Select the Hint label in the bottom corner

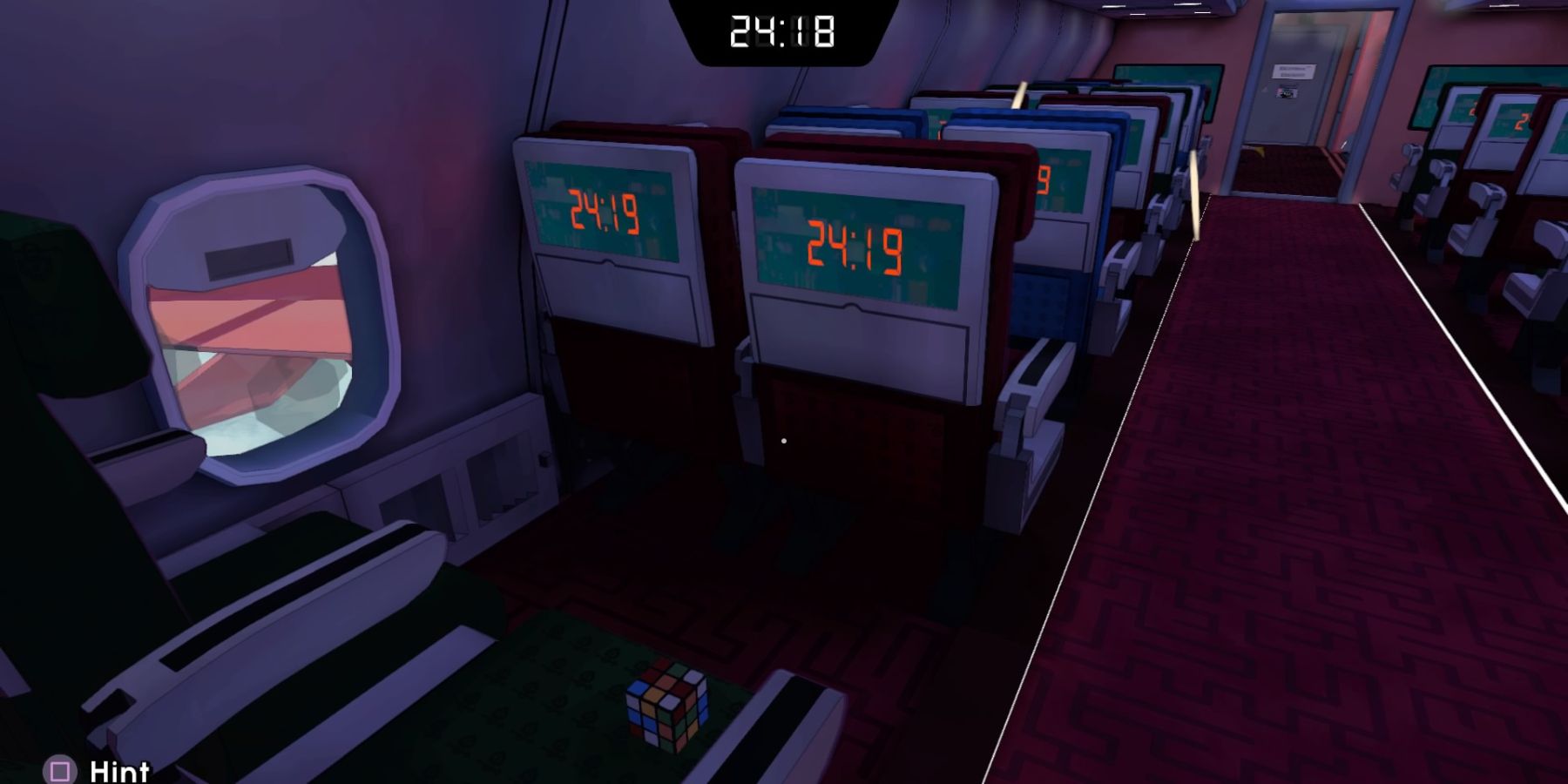coord(118,772)
